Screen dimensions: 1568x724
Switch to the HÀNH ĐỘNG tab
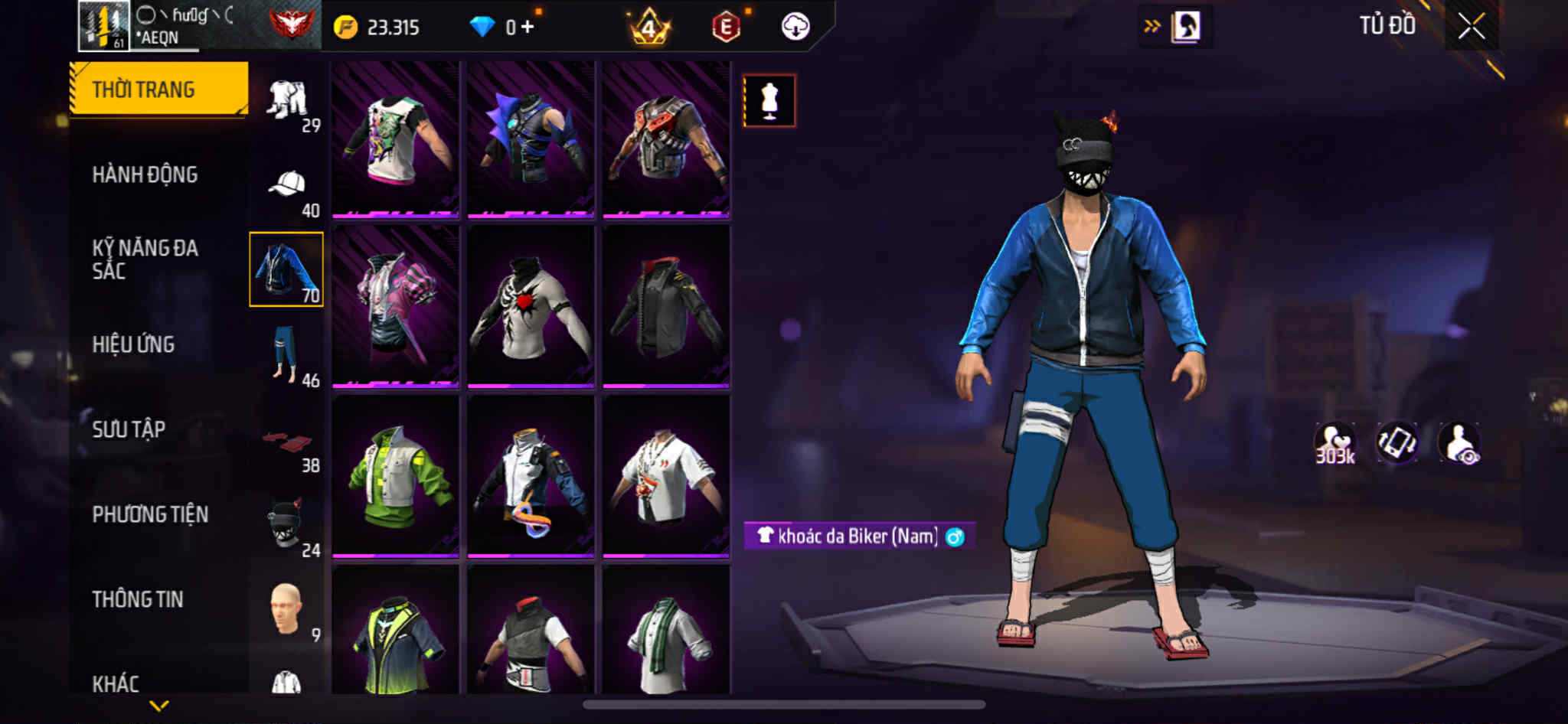tap(145, 174)
